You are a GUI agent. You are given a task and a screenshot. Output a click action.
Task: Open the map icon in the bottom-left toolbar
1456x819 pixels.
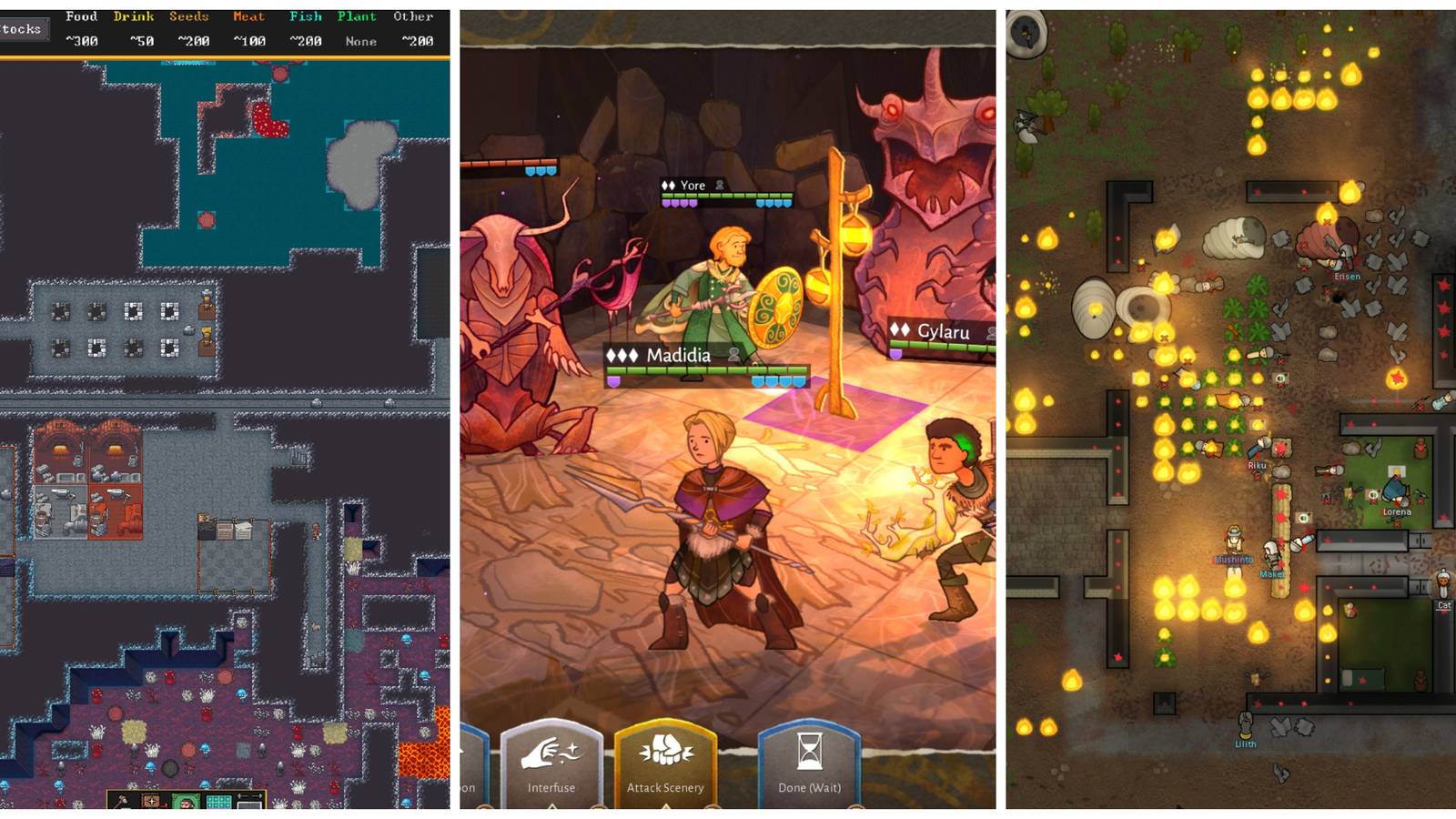(151, 803)
